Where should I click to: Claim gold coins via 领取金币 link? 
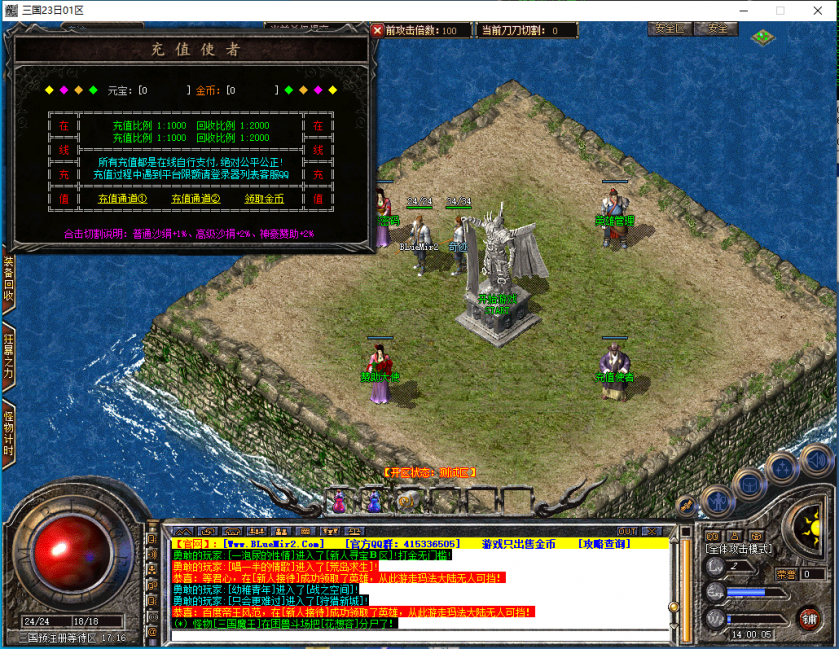point(264,199)
